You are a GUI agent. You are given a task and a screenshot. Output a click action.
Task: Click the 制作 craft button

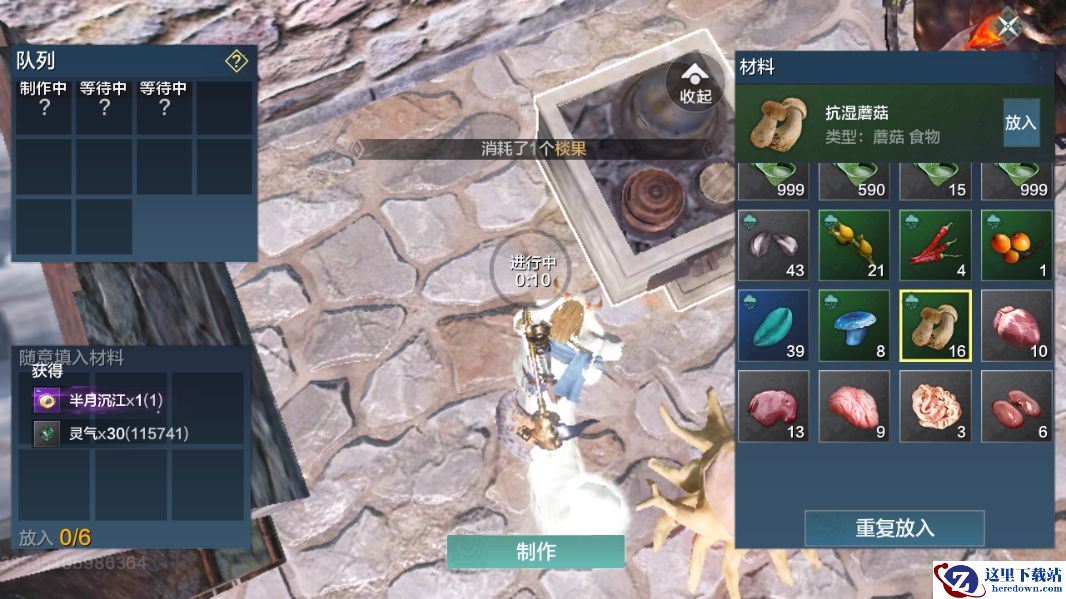click(x=535, y=552)
